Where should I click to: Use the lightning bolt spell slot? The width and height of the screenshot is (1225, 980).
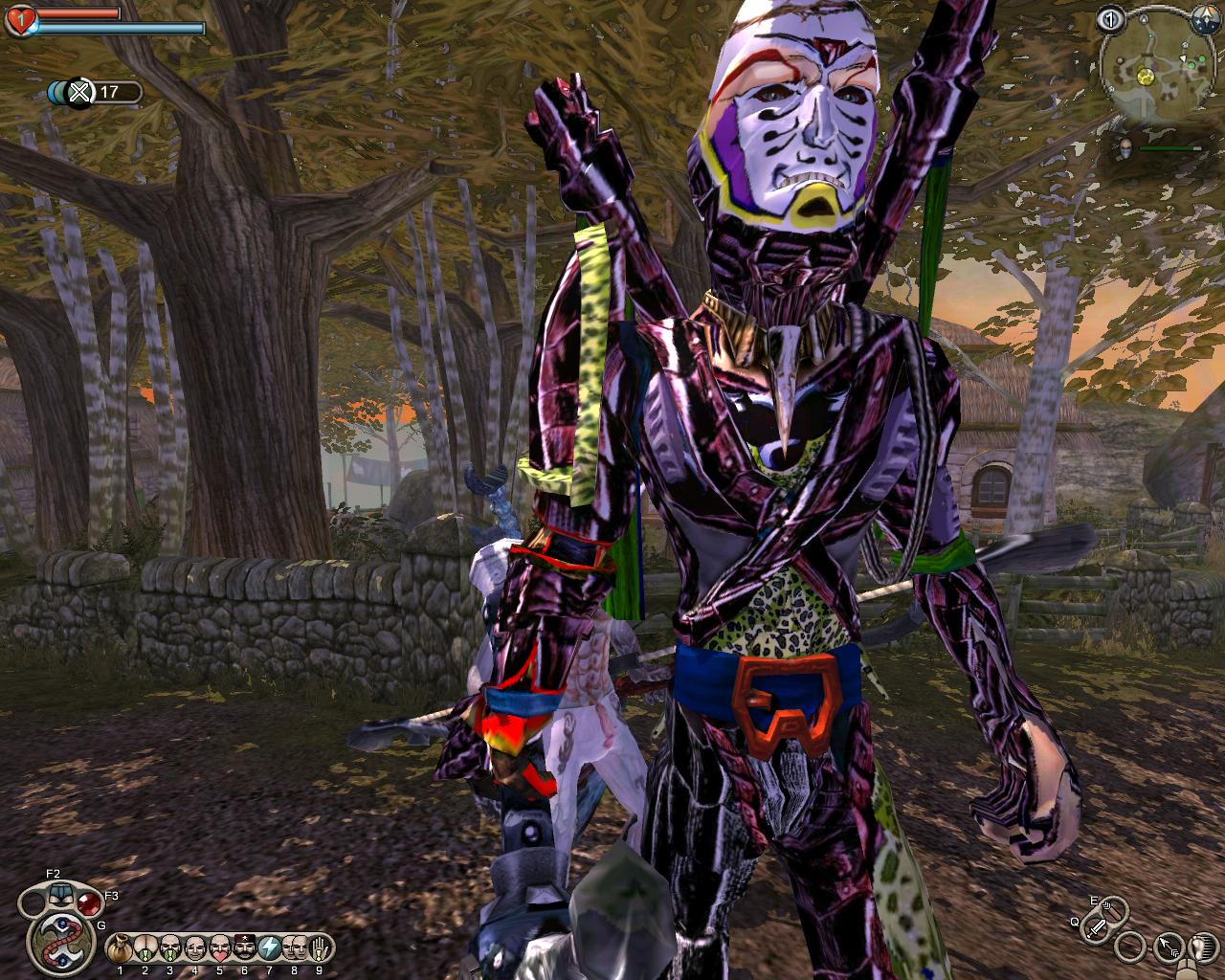[x=269, y=948]
